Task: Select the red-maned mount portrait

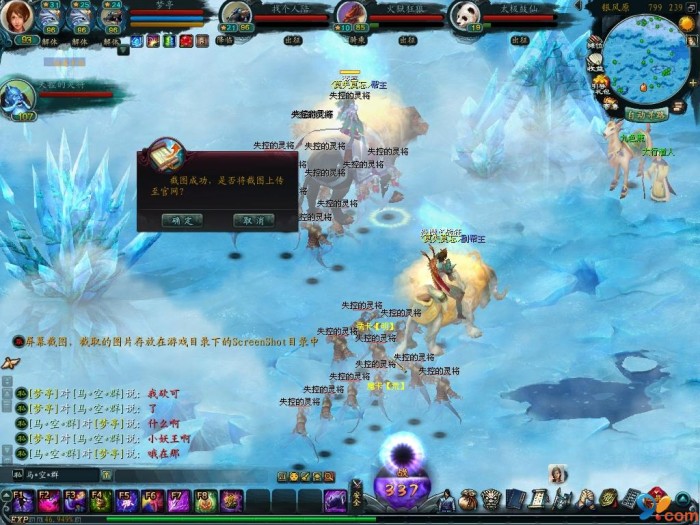Action: click(349, 14)
